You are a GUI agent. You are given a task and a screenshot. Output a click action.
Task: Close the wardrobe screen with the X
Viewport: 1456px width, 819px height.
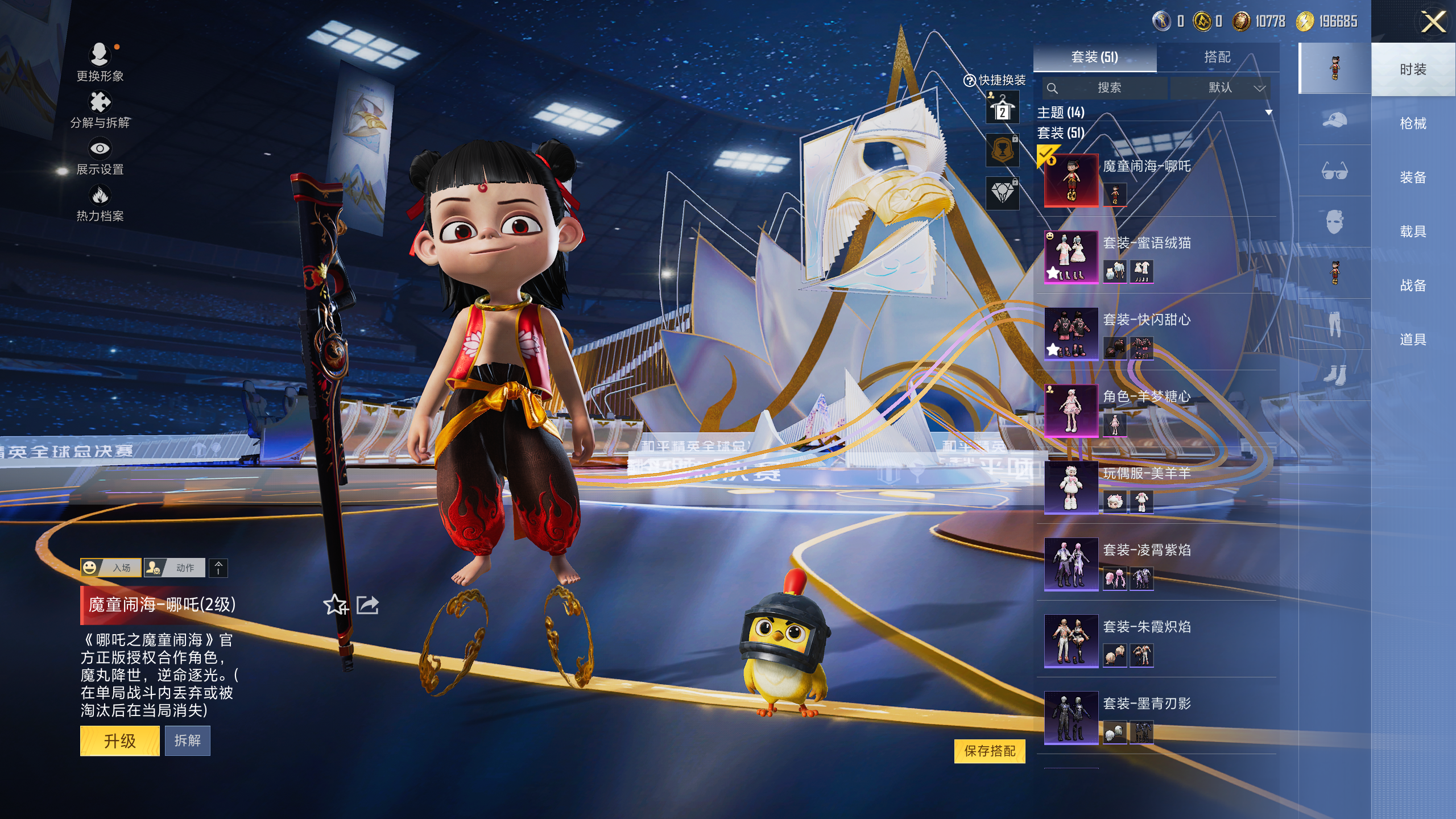1433,23
